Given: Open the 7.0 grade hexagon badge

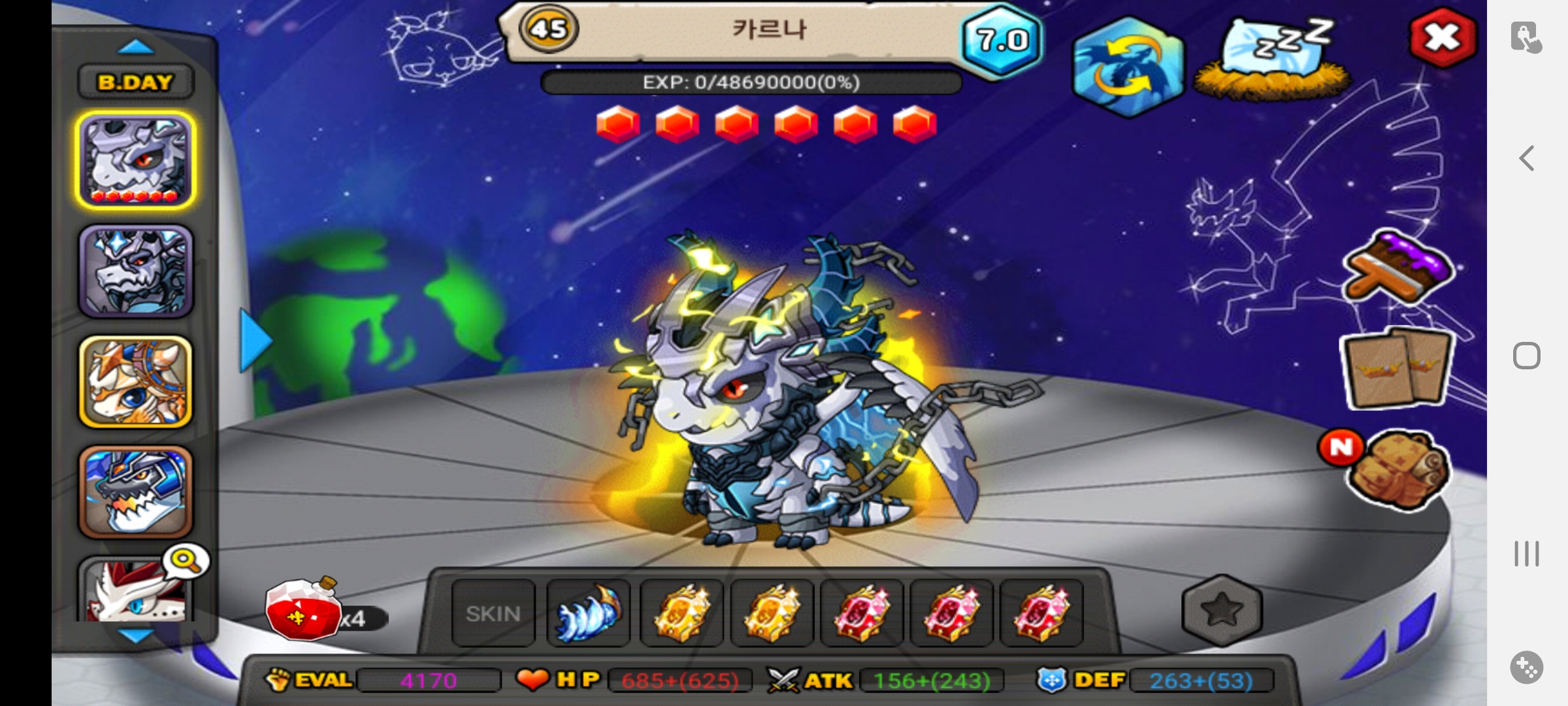Looking at the screenshot, I should point(1002,41).
